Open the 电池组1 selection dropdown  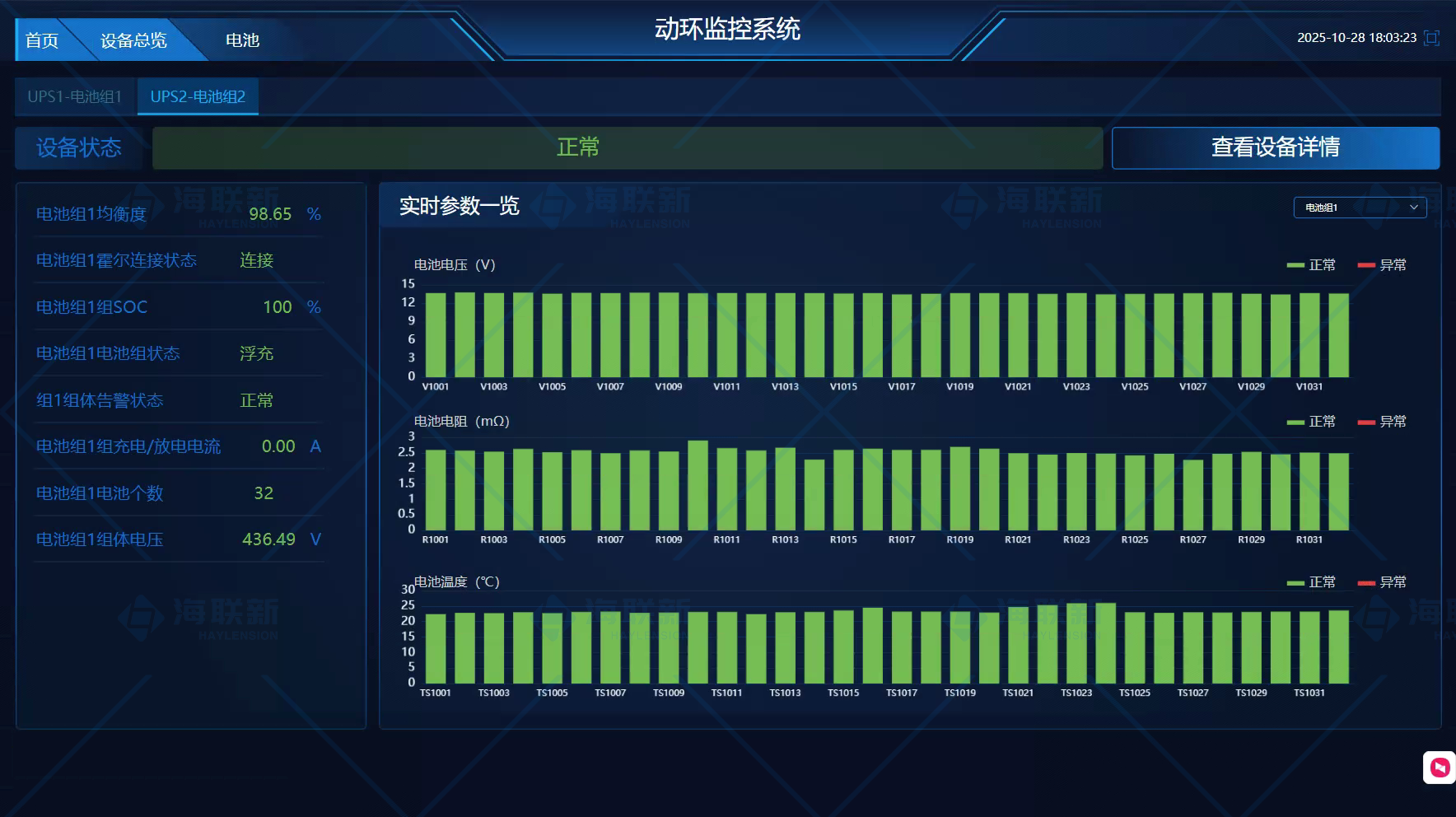coord(1359,208)
